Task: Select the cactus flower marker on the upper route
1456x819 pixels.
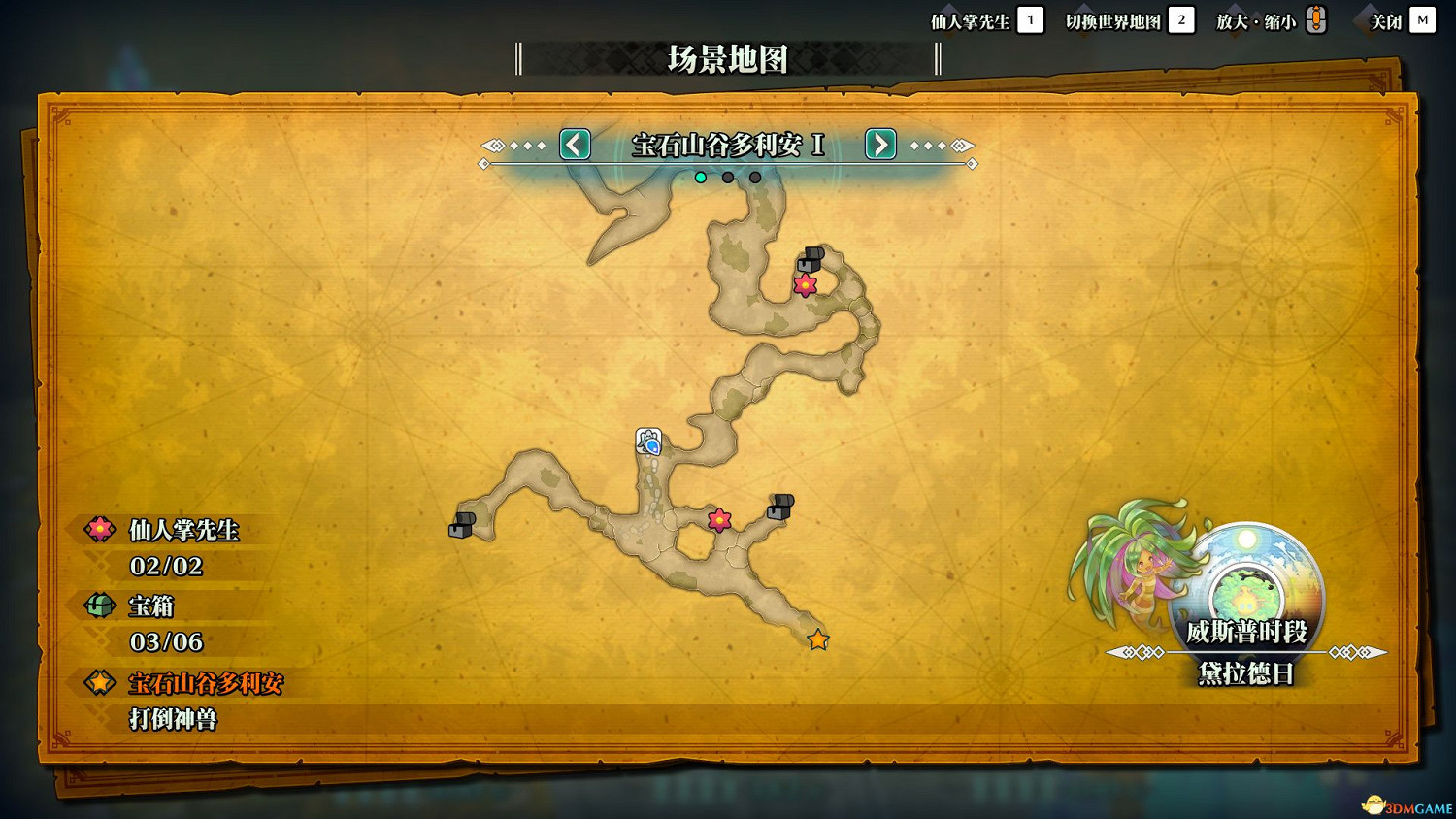Action: tap(806, 286)
